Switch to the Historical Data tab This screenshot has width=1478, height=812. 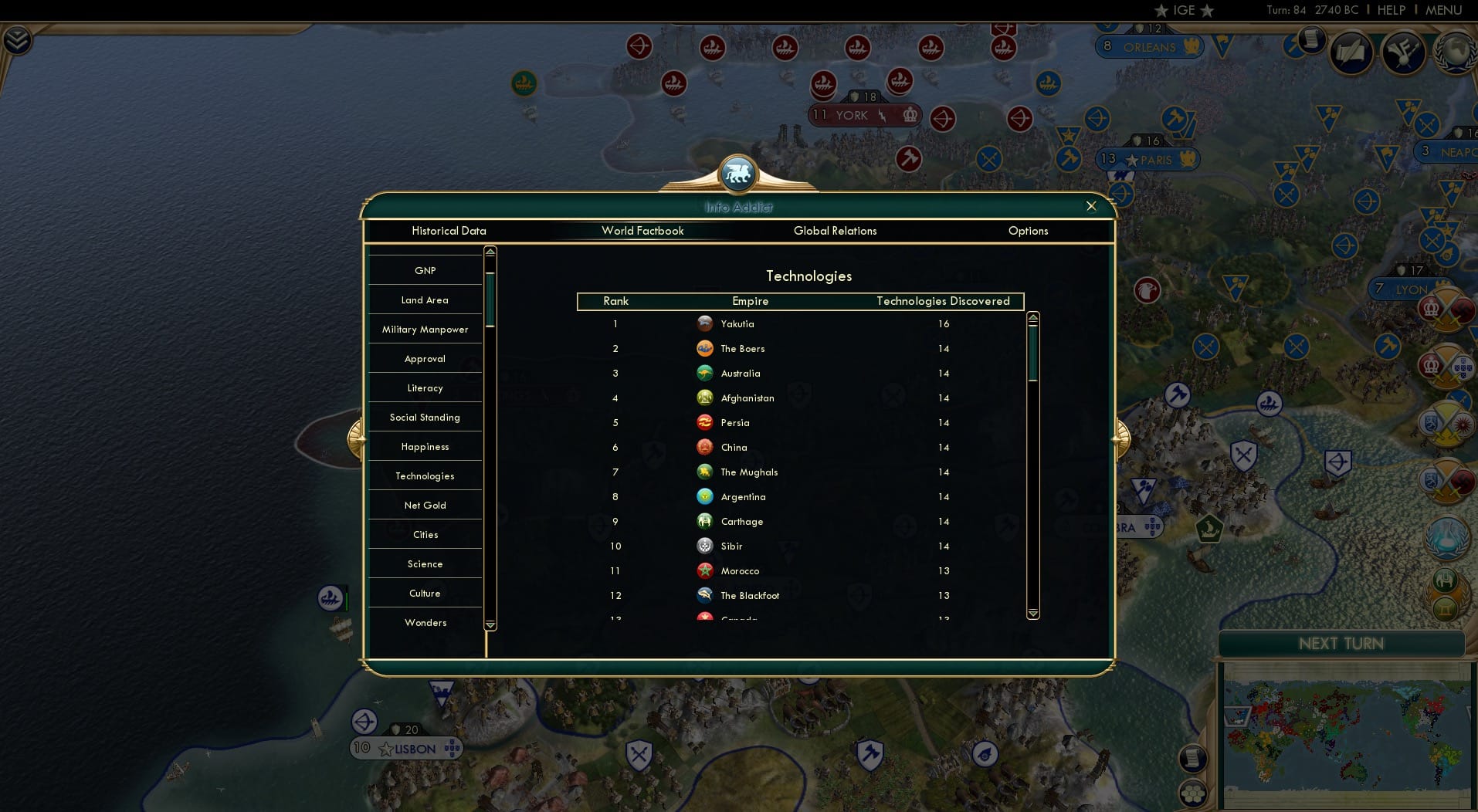tap(449, 231)
